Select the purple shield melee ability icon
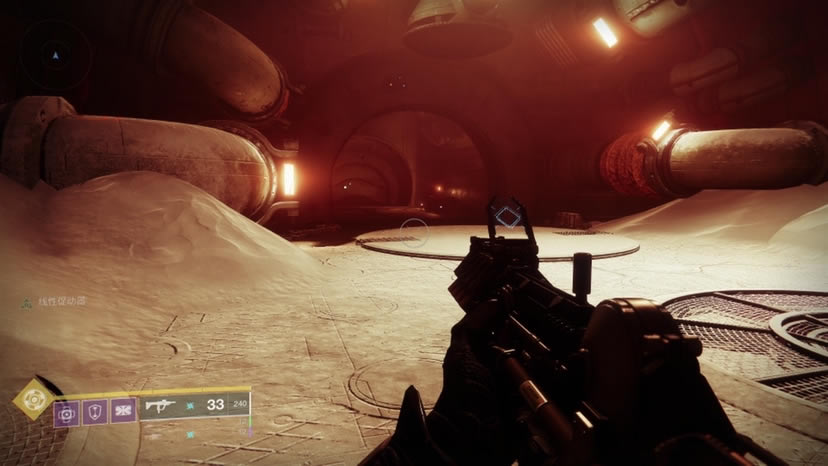 95,411
